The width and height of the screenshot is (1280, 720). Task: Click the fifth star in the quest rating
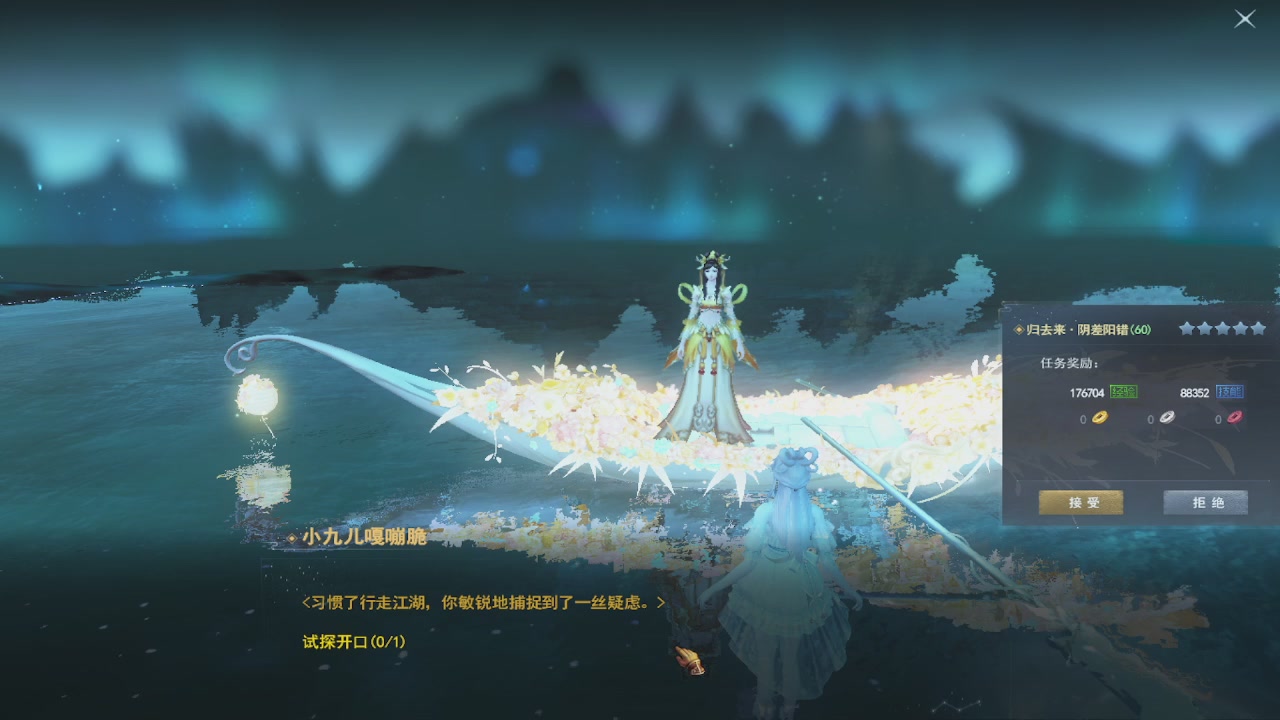pos(1258,329)
